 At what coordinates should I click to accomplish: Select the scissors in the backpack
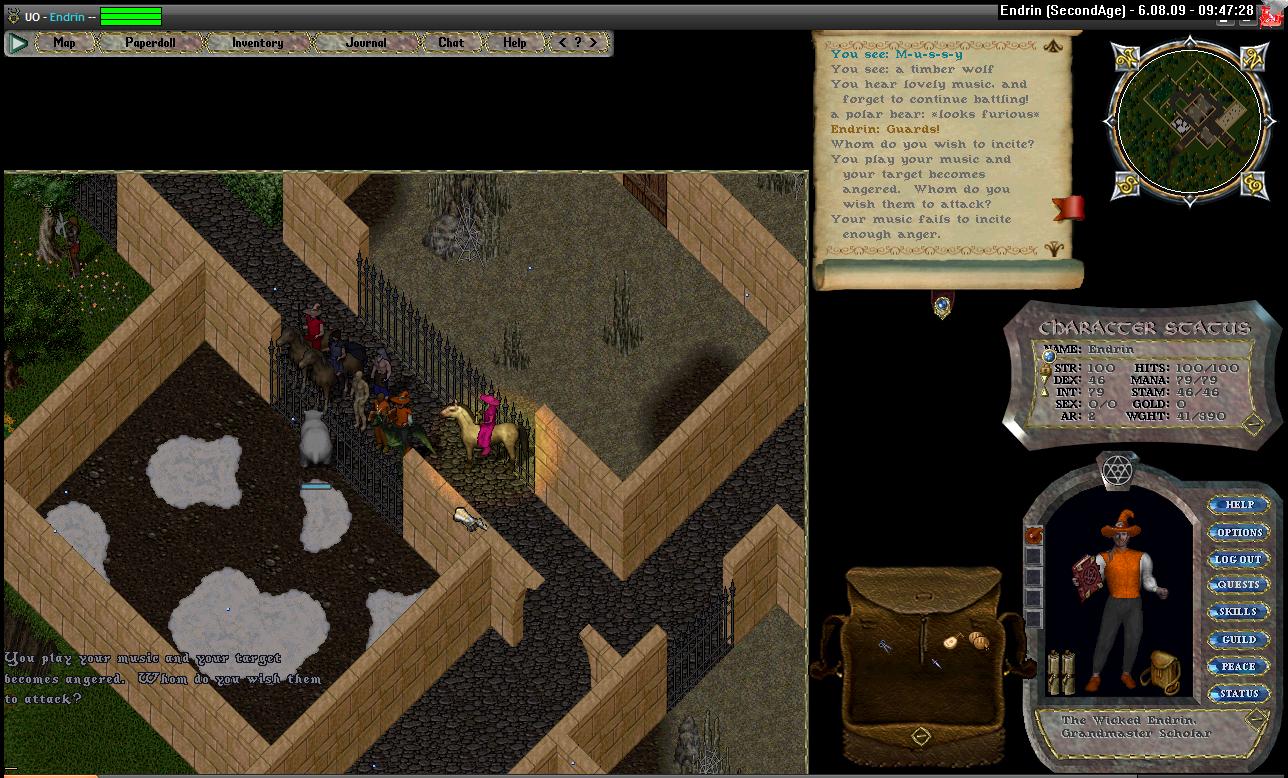click(886, 647)
